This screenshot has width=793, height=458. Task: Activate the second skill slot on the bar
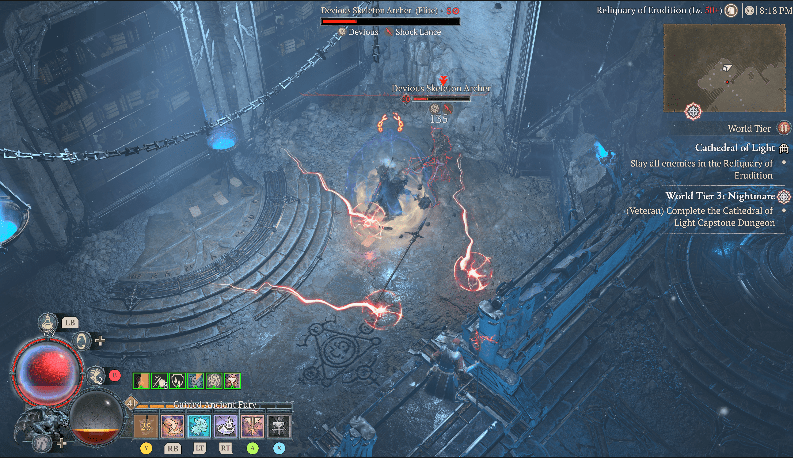172,426
